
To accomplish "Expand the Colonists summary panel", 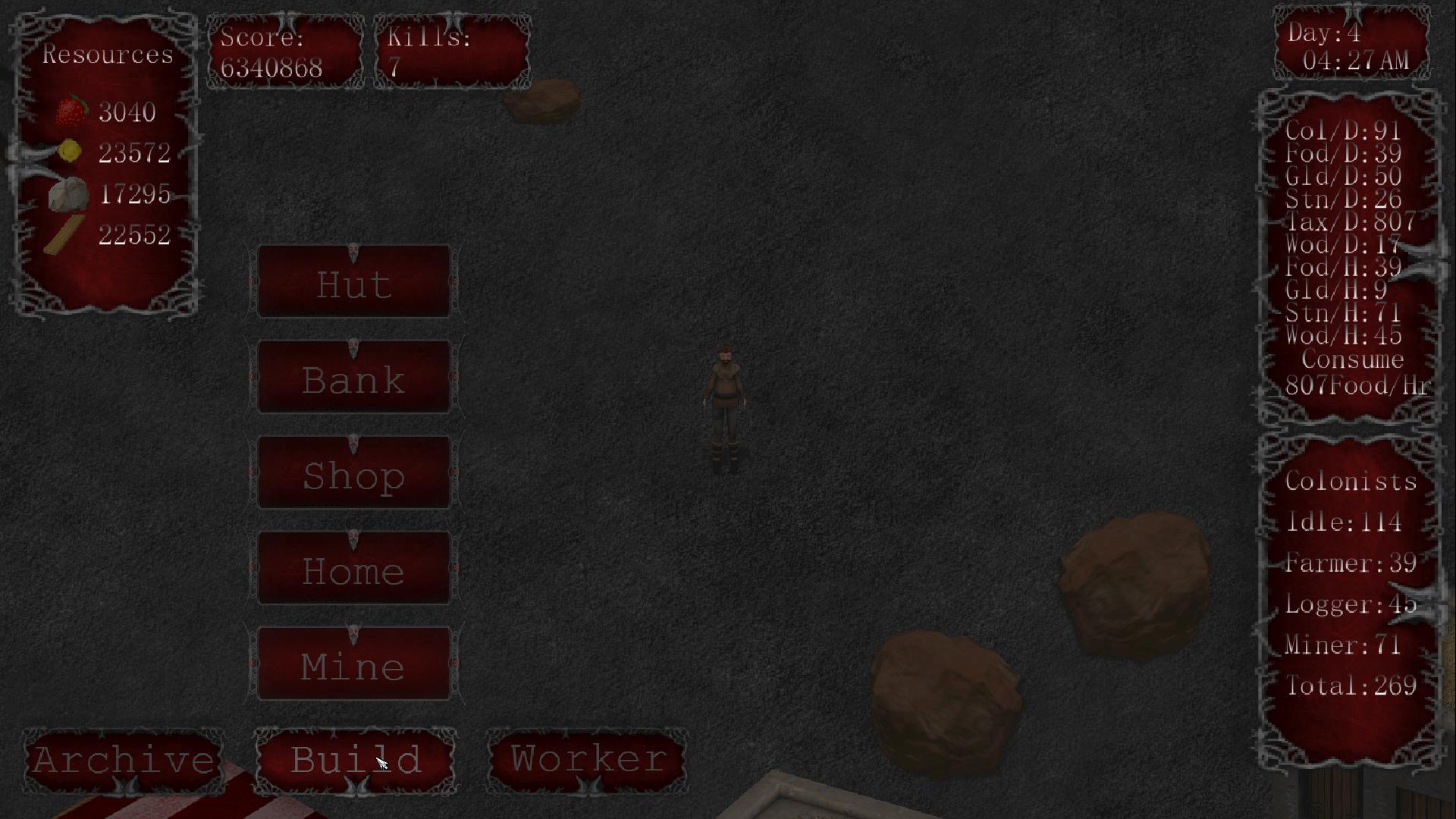I will point(1351,584).
